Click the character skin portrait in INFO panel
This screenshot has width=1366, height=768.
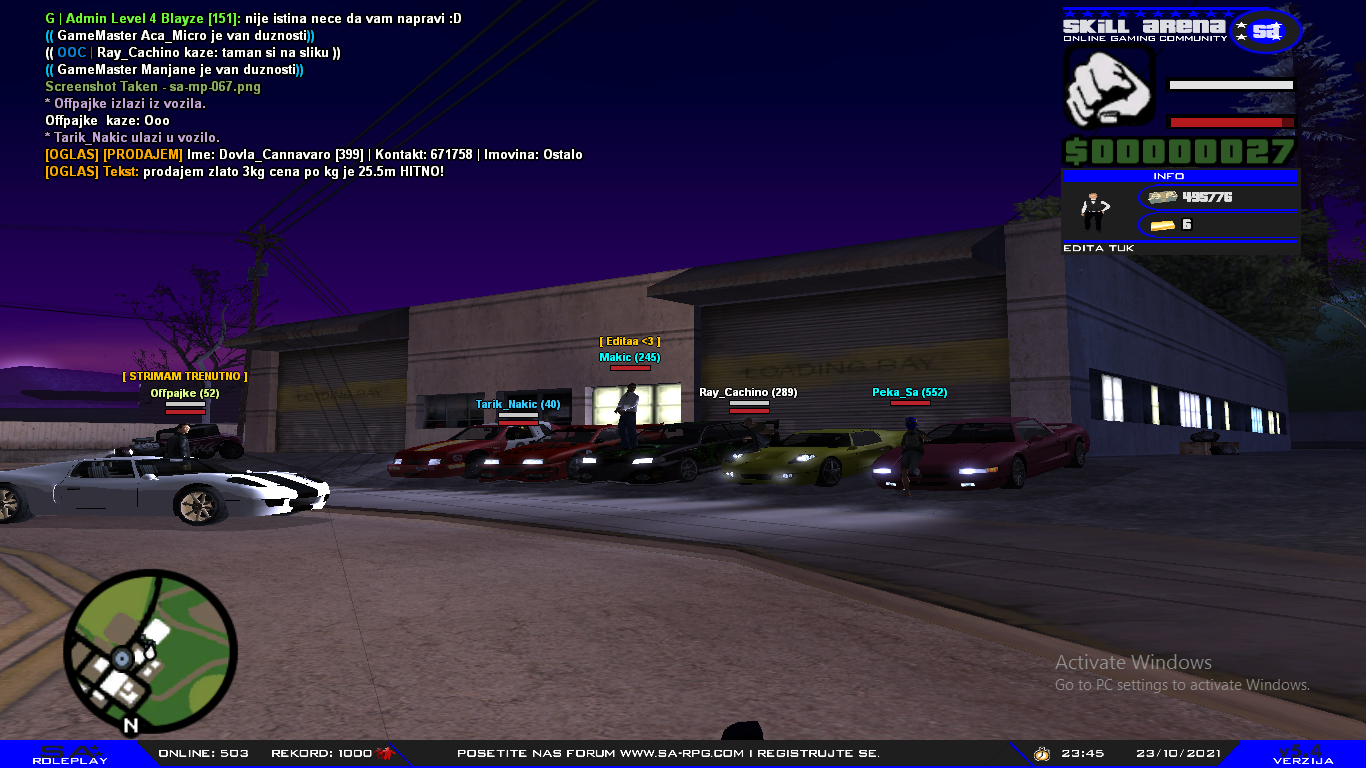click(1095, 210)
